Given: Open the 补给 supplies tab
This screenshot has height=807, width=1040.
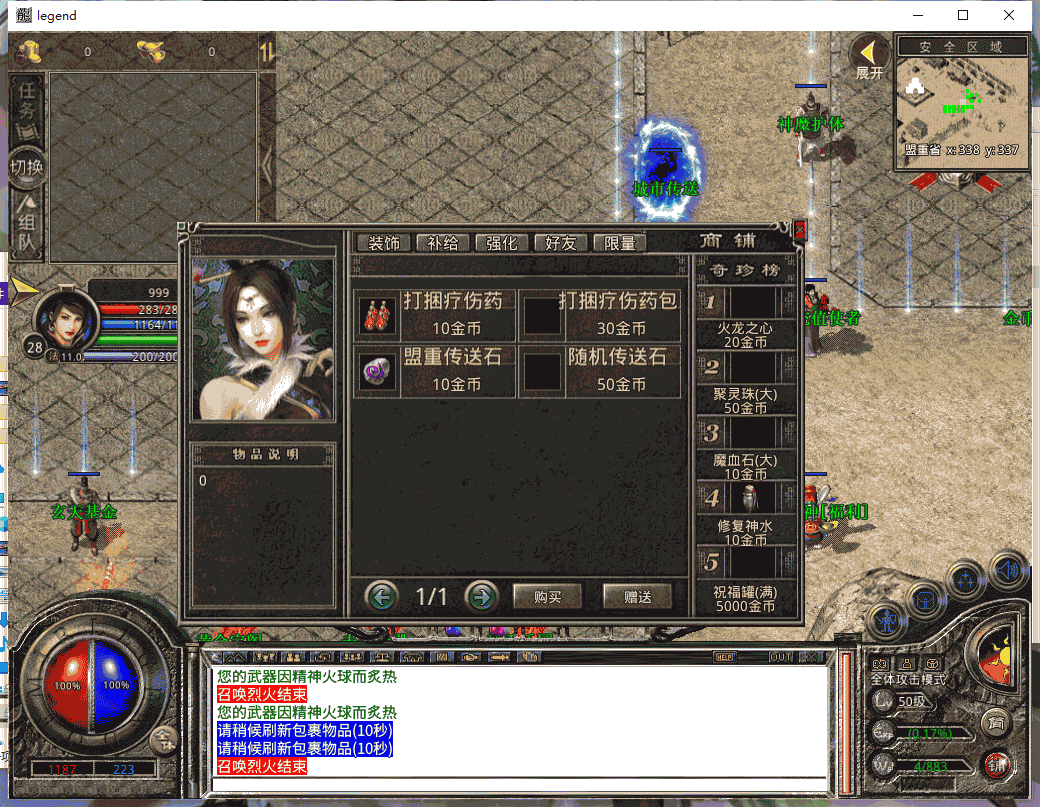Looking at the screenshot, I should (443, 243).
